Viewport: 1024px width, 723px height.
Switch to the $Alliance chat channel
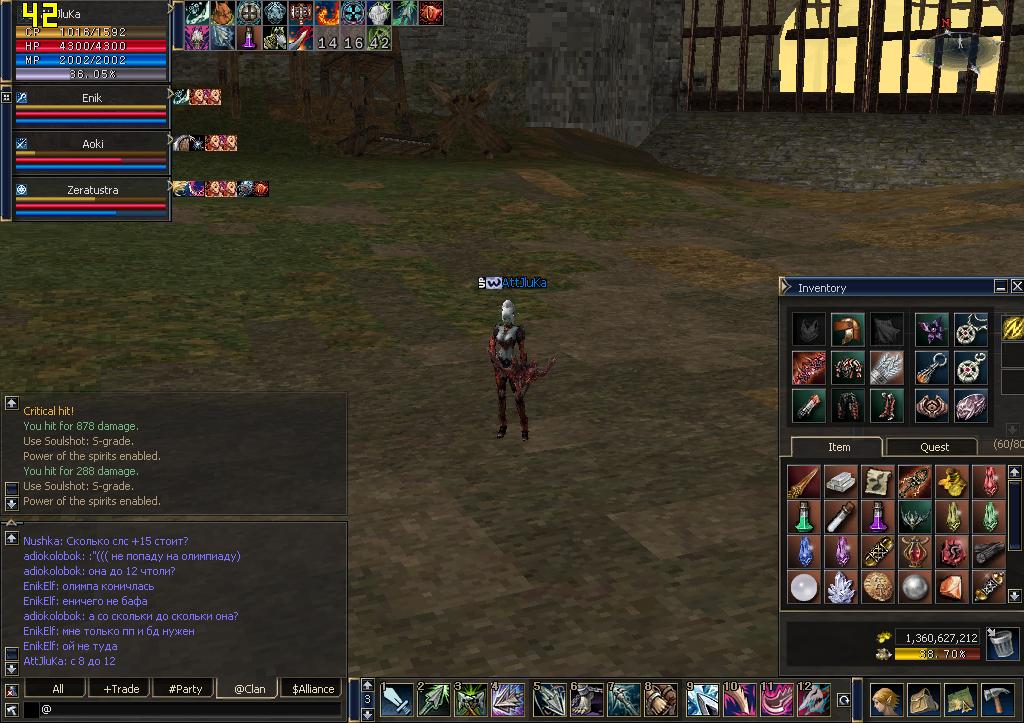click(x=313, y=688)
